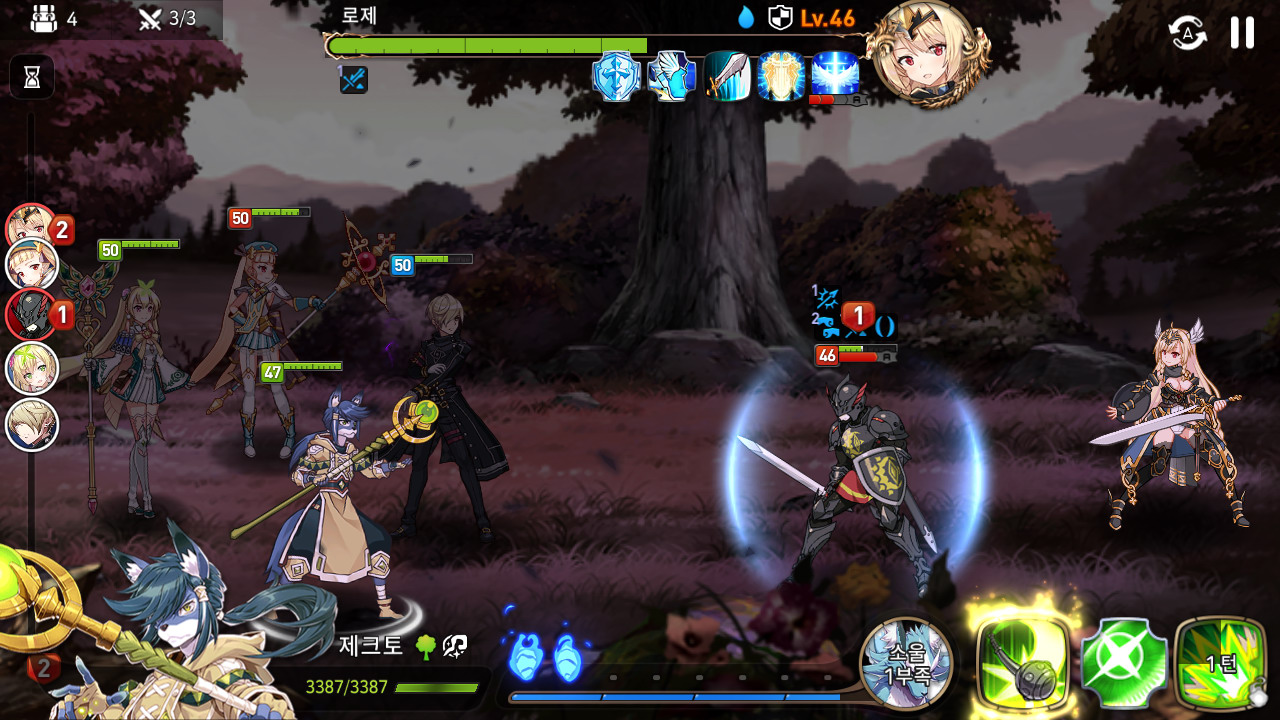Inspect the winged blue buff icon
The height and width of the screenshot is (720, 1280).
click(x=671, y=76)
